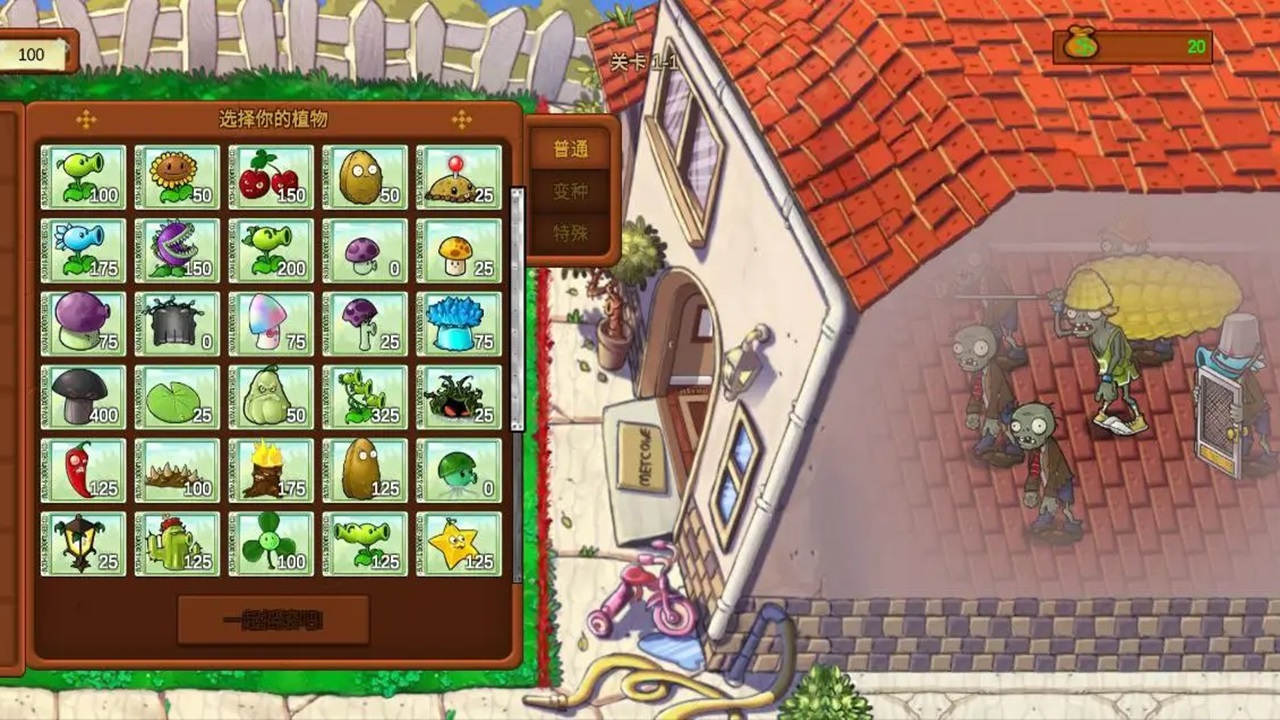Select the Repeater seed card

tap(271, 250)
